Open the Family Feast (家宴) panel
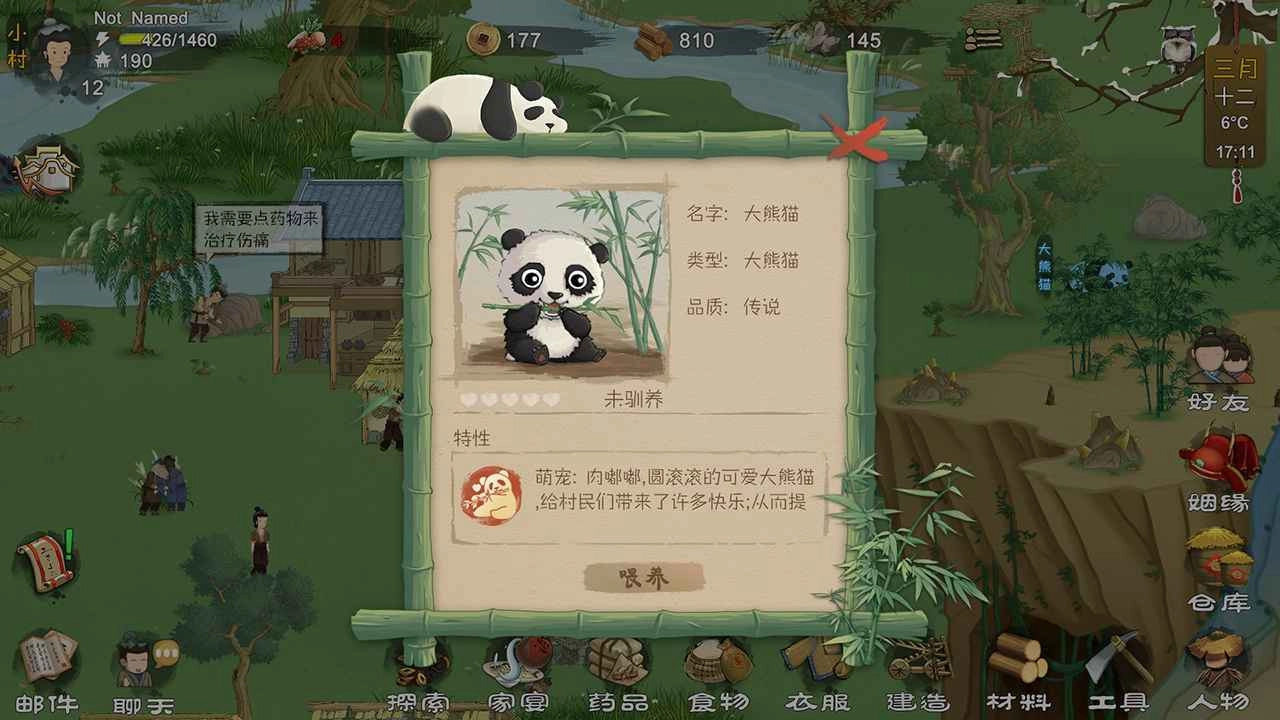This screenshot has height=720, width=1280. click(x=520, y=680)
